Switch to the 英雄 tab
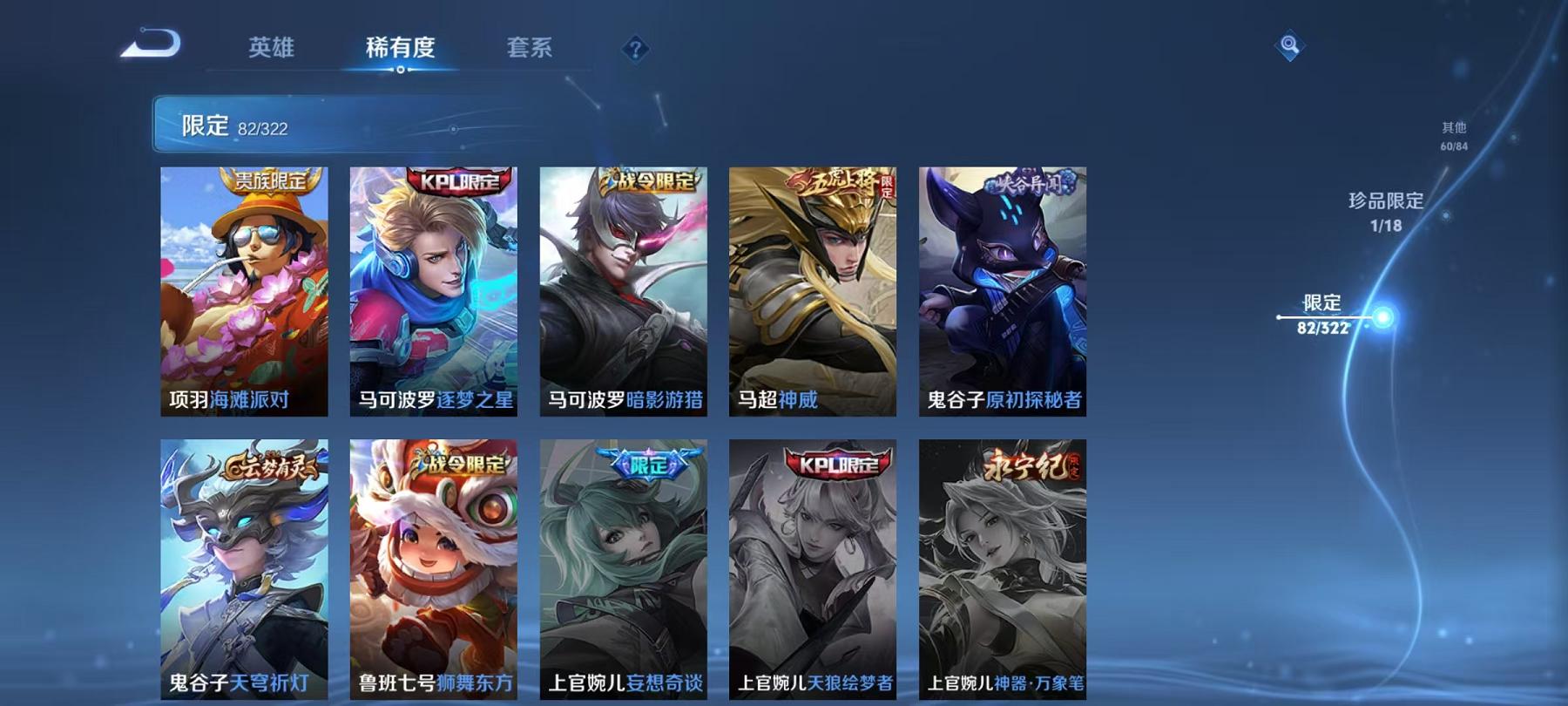 (272, 50)
